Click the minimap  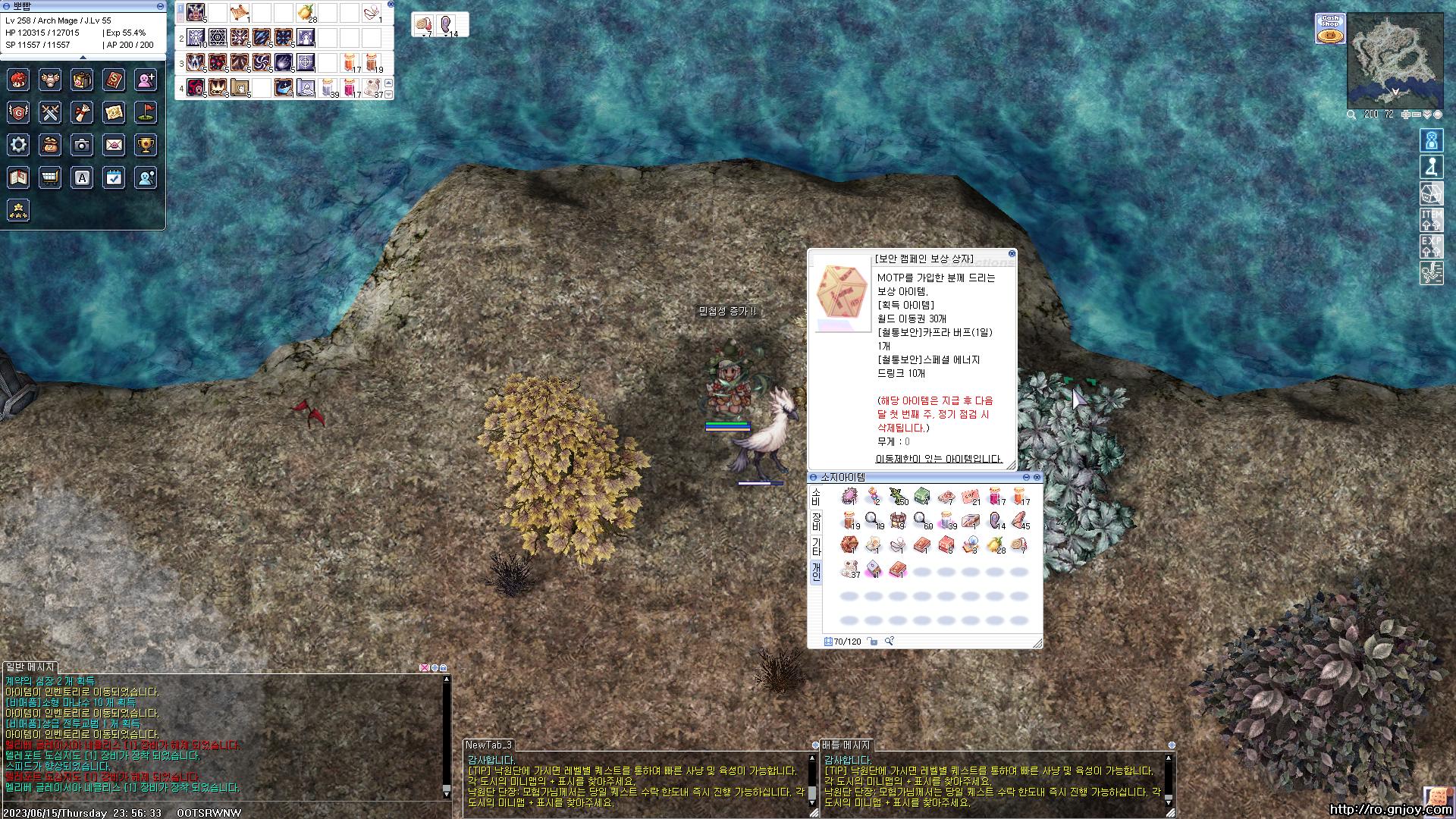click(x=1394, y=61)
